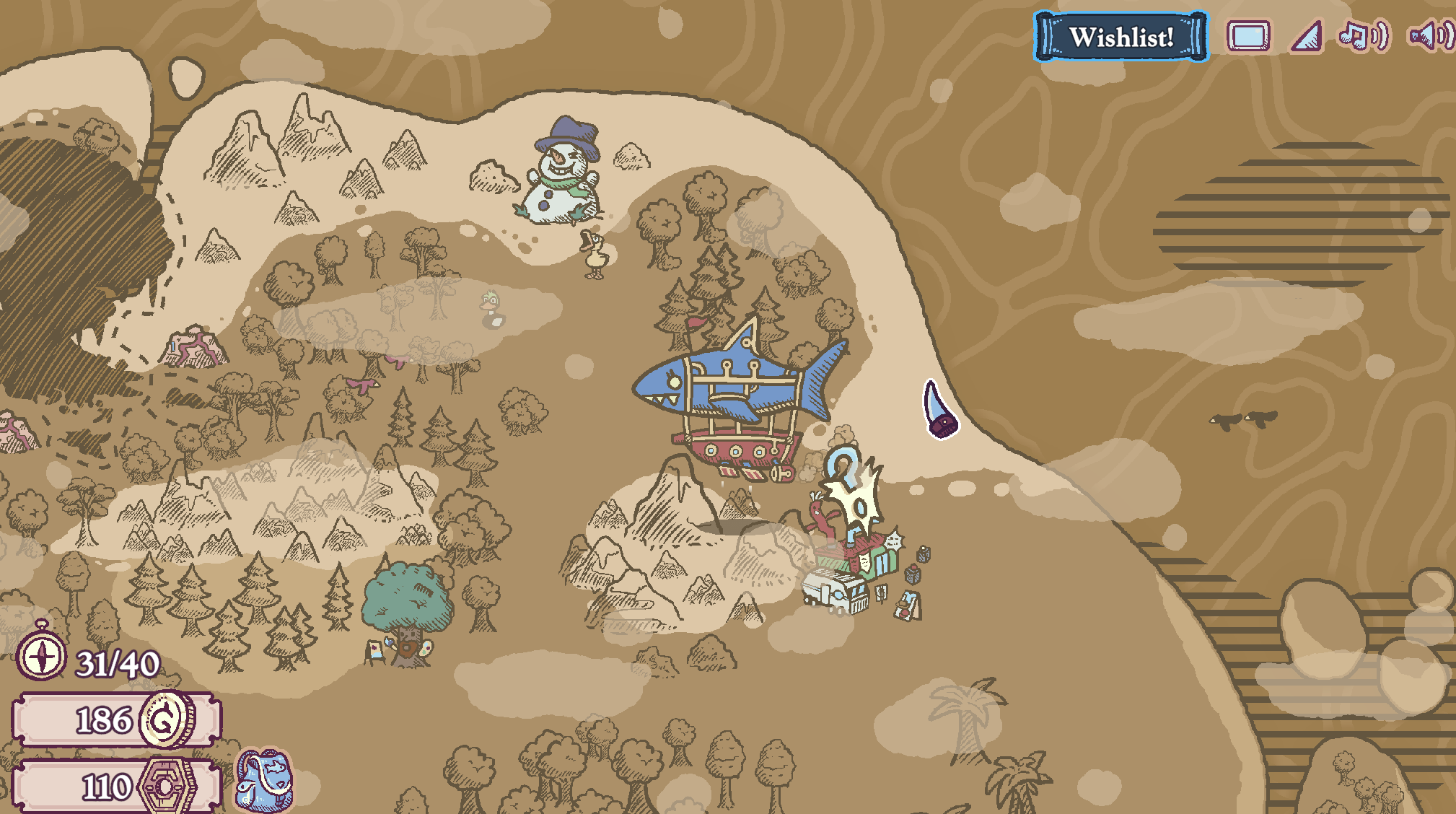
Task: Click the Wishlist! scroll button
Action: (x=1120, y=37)
